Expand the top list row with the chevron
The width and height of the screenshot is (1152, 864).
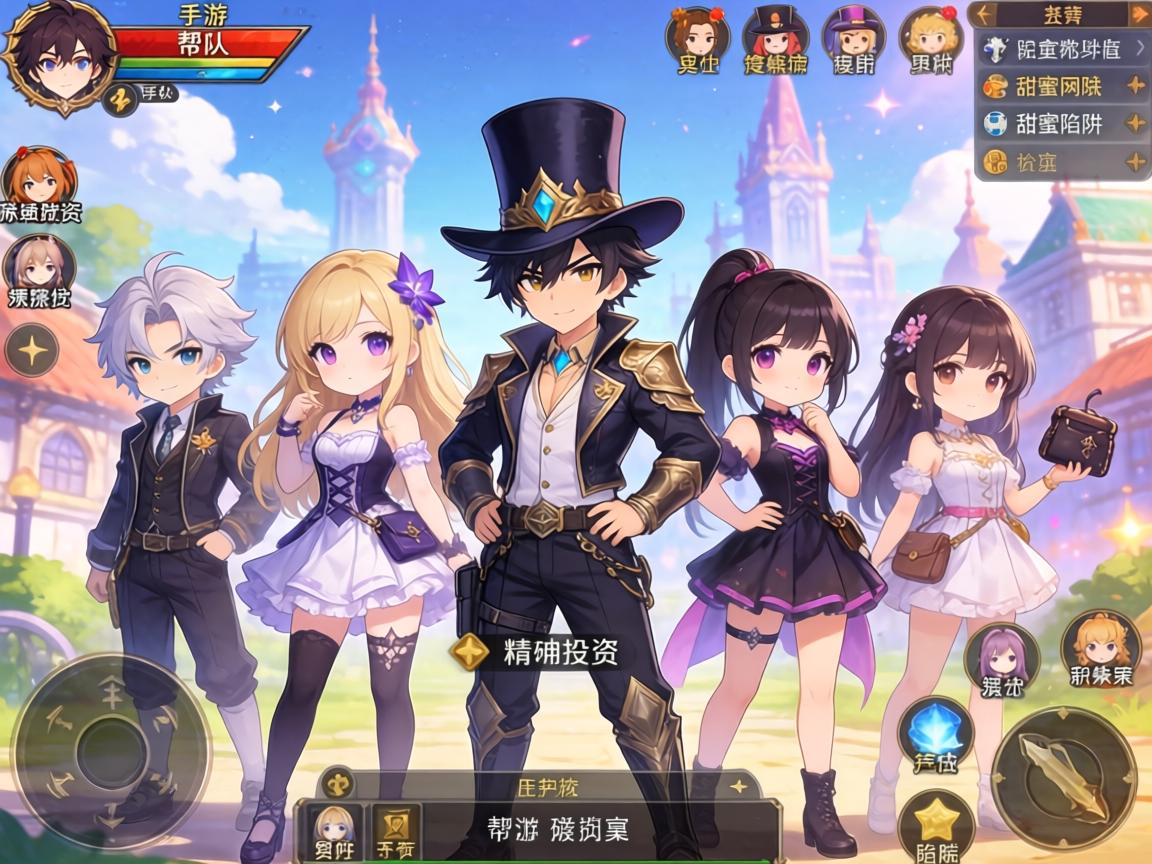(1060, 48)
